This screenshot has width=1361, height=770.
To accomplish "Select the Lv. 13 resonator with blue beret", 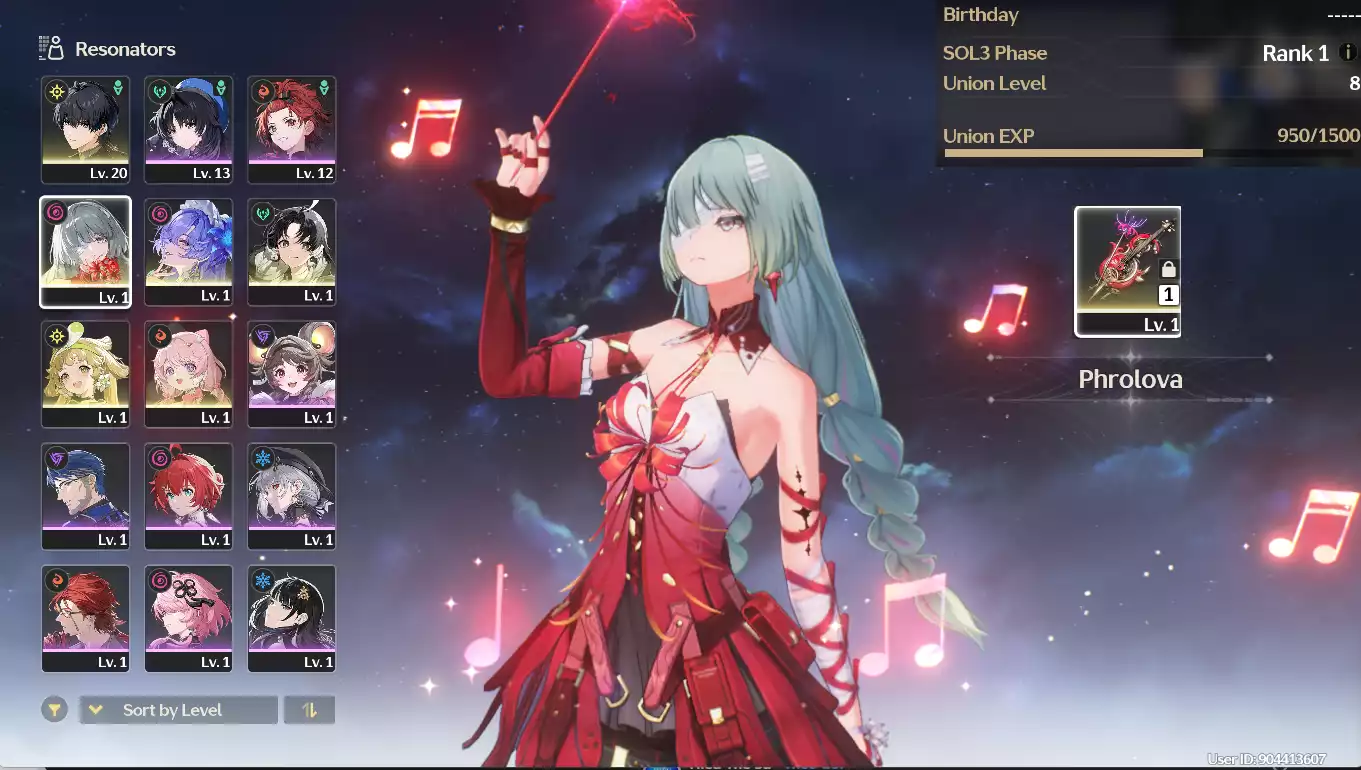I will [189, 130].
